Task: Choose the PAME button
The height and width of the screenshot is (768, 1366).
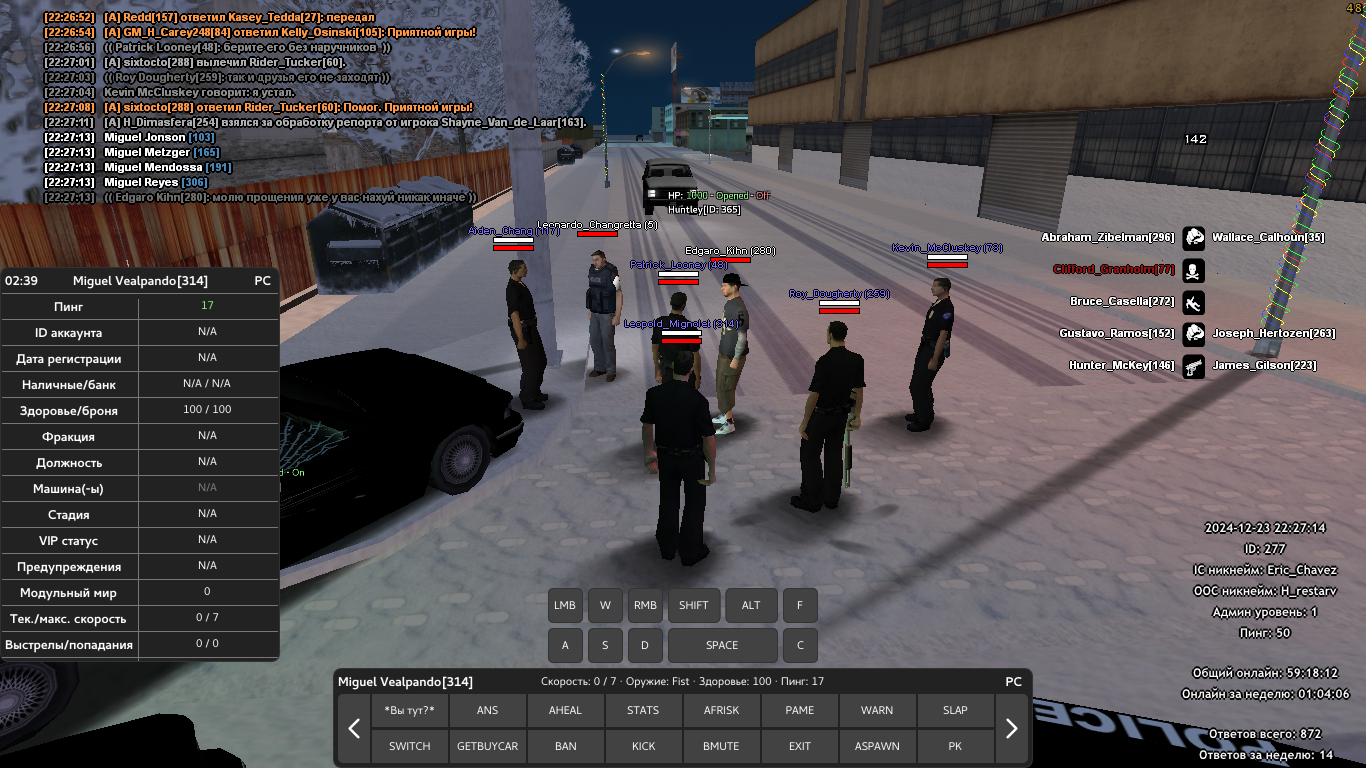Action: pyautogui.click(x=799, y=710)
